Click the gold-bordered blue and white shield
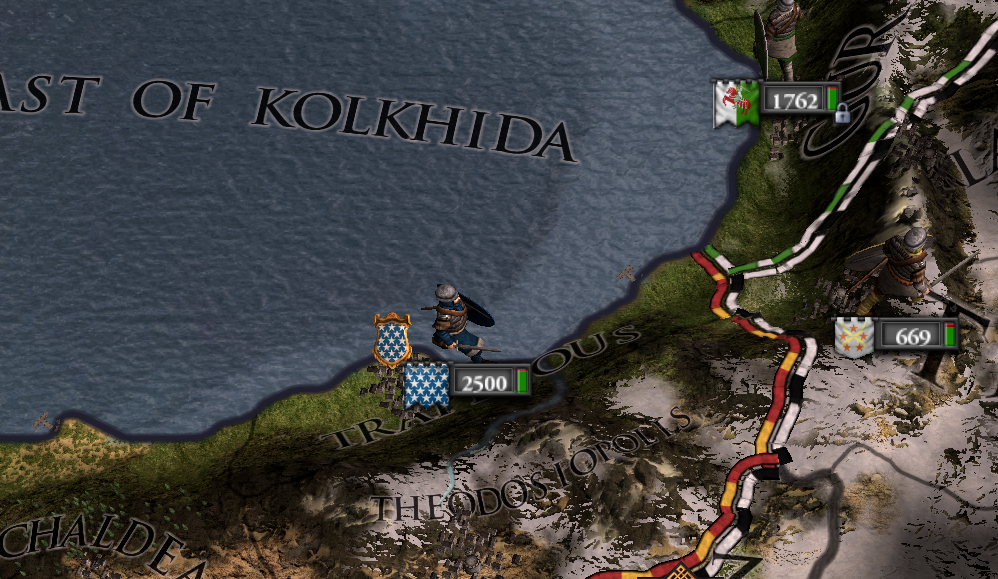The height and width of the screenshot is (579, 998). 392,340
